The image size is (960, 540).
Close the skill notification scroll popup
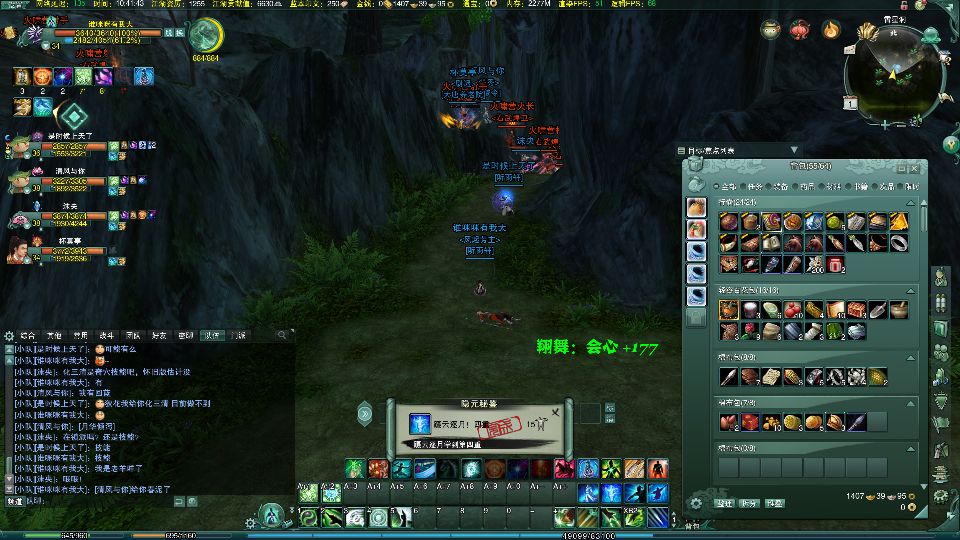point(555,411)
